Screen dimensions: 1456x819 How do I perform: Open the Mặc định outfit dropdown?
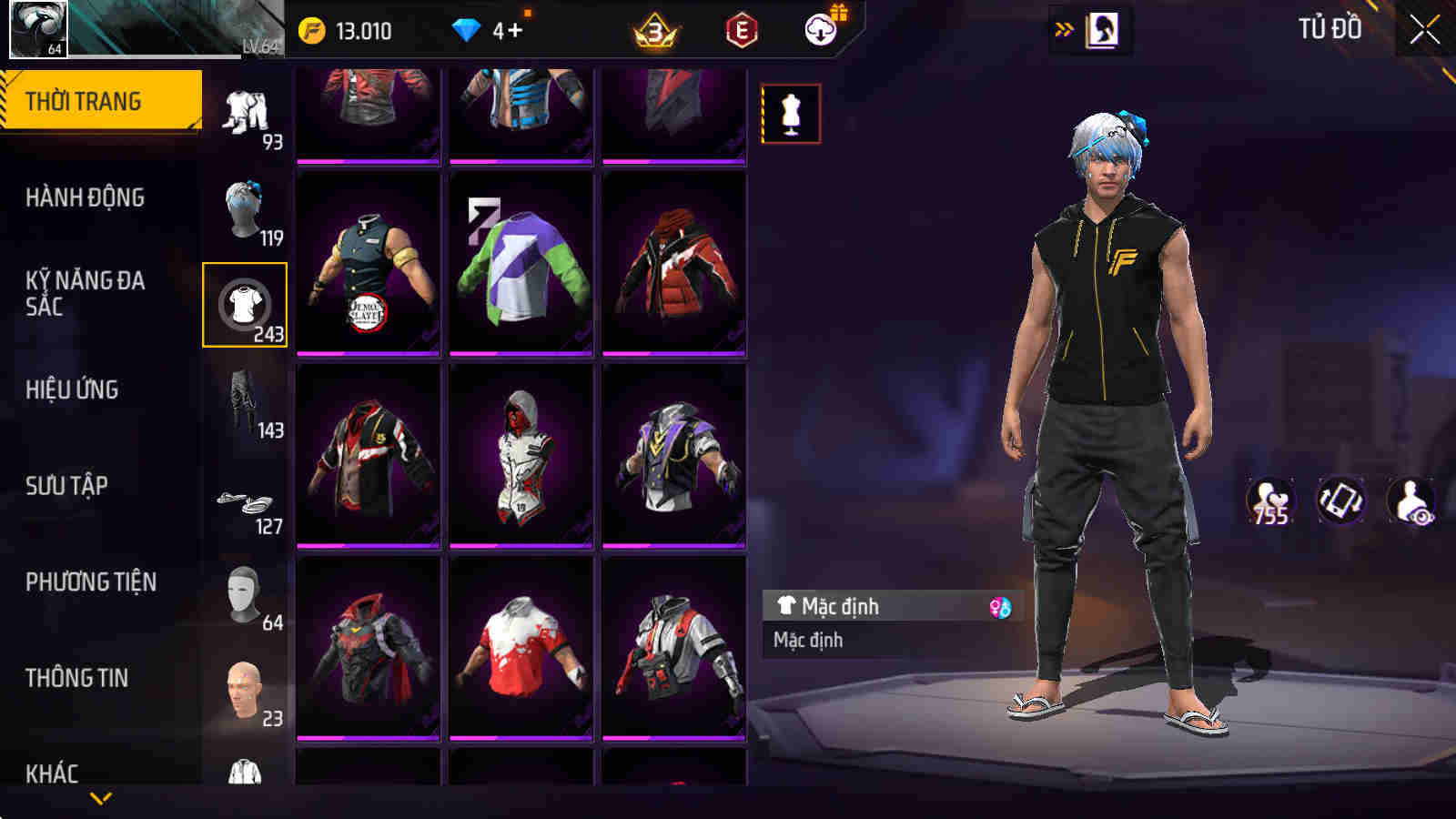pyautogui.click(x=874, y=606)
